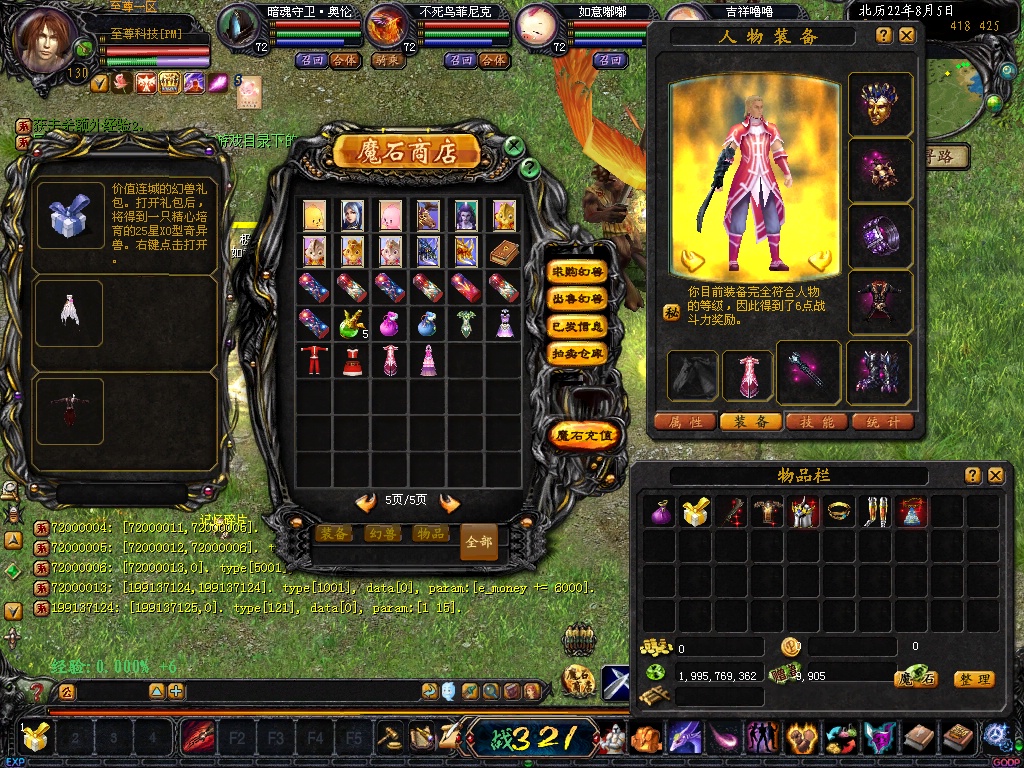Filter shop by 幻兽 category
1024x768 pixels.
[384, 534]
